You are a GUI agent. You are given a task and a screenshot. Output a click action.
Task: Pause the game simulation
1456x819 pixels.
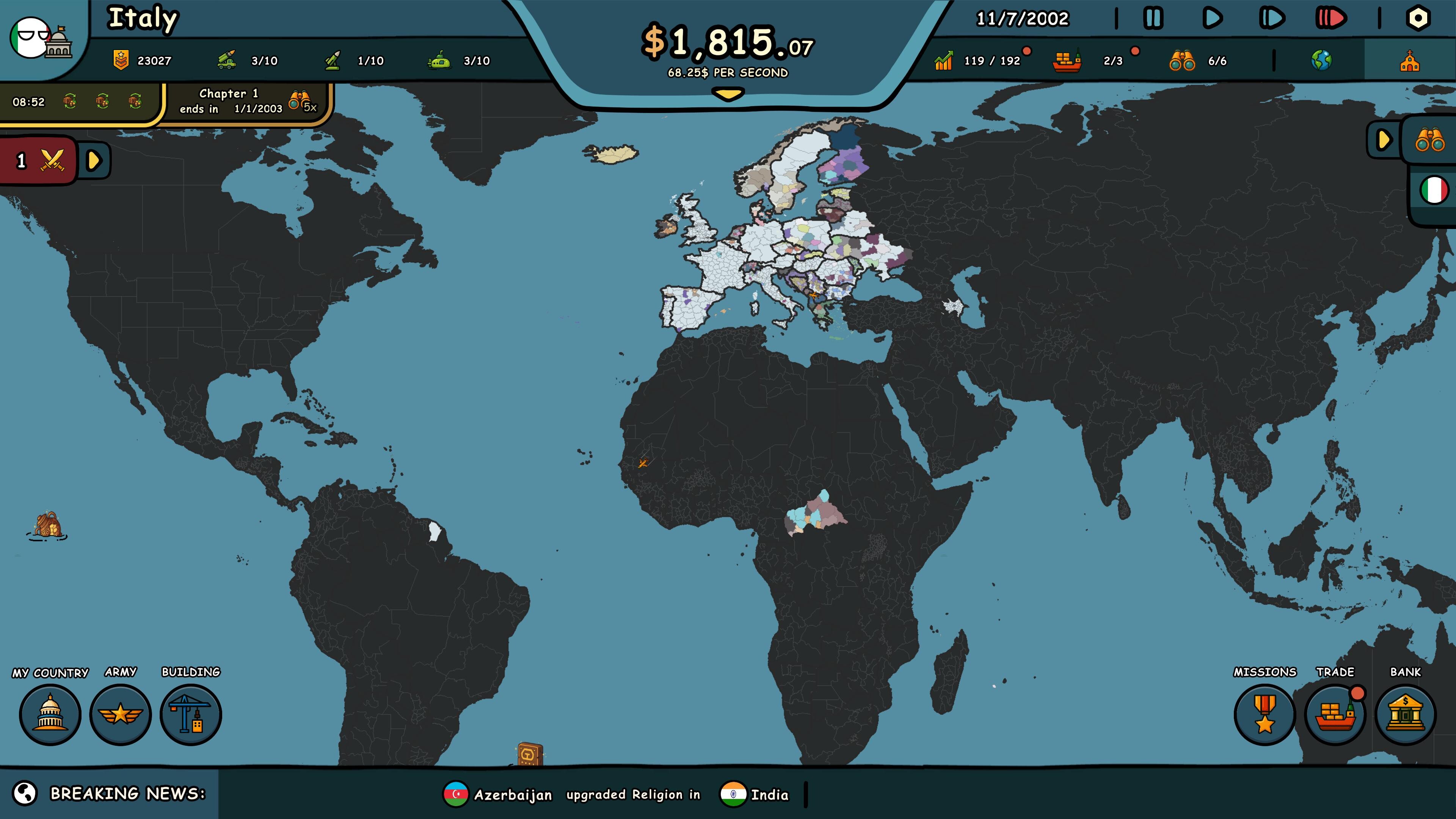point(1153,17)
